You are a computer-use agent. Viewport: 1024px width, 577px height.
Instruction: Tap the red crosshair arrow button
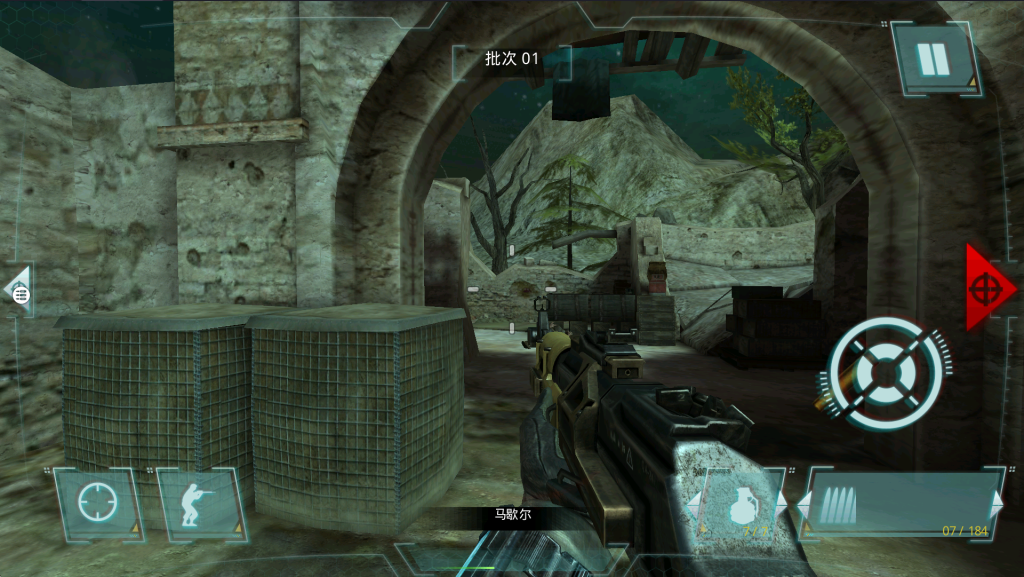point(988,287)
